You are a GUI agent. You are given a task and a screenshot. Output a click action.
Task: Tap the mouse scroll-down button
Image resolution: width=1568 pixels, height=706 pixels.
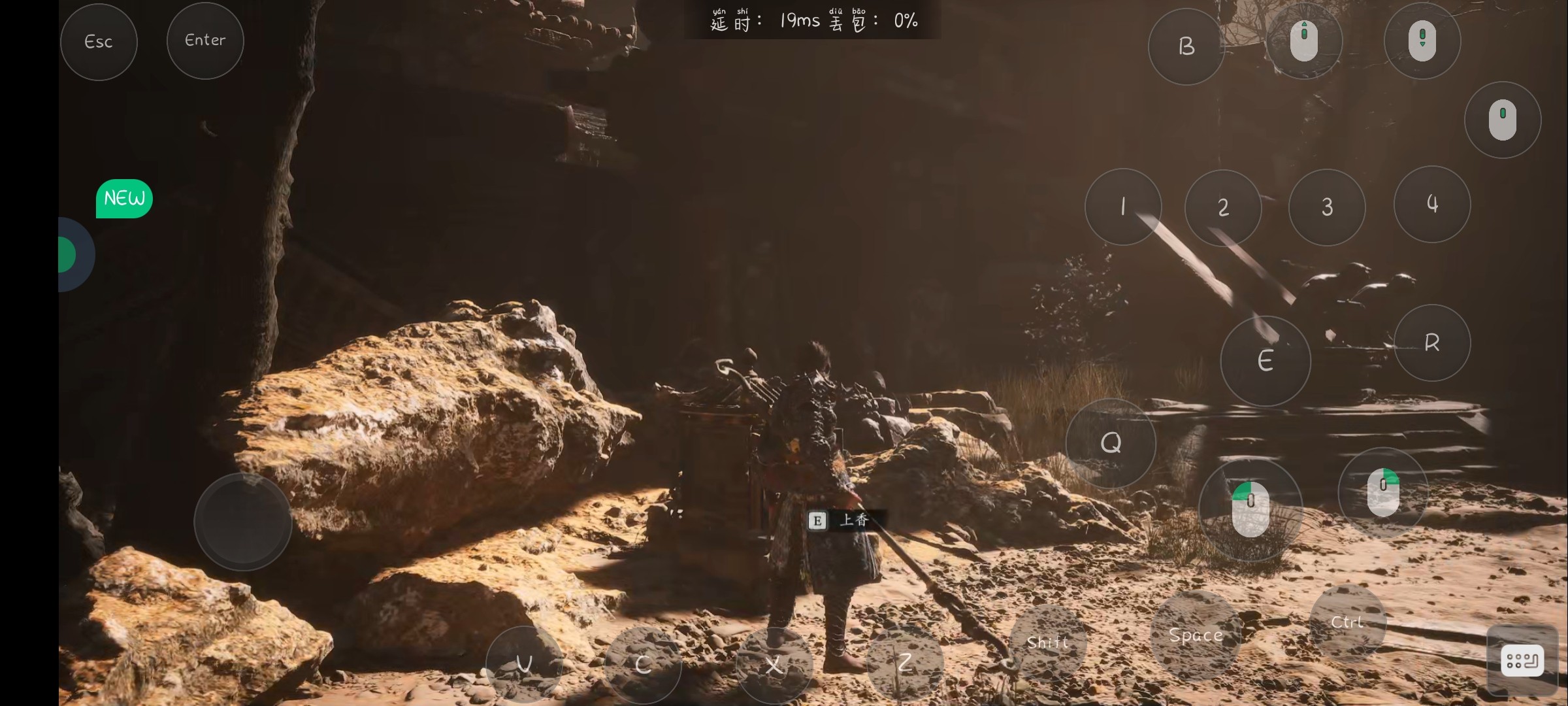click(x=1422, y=41)
